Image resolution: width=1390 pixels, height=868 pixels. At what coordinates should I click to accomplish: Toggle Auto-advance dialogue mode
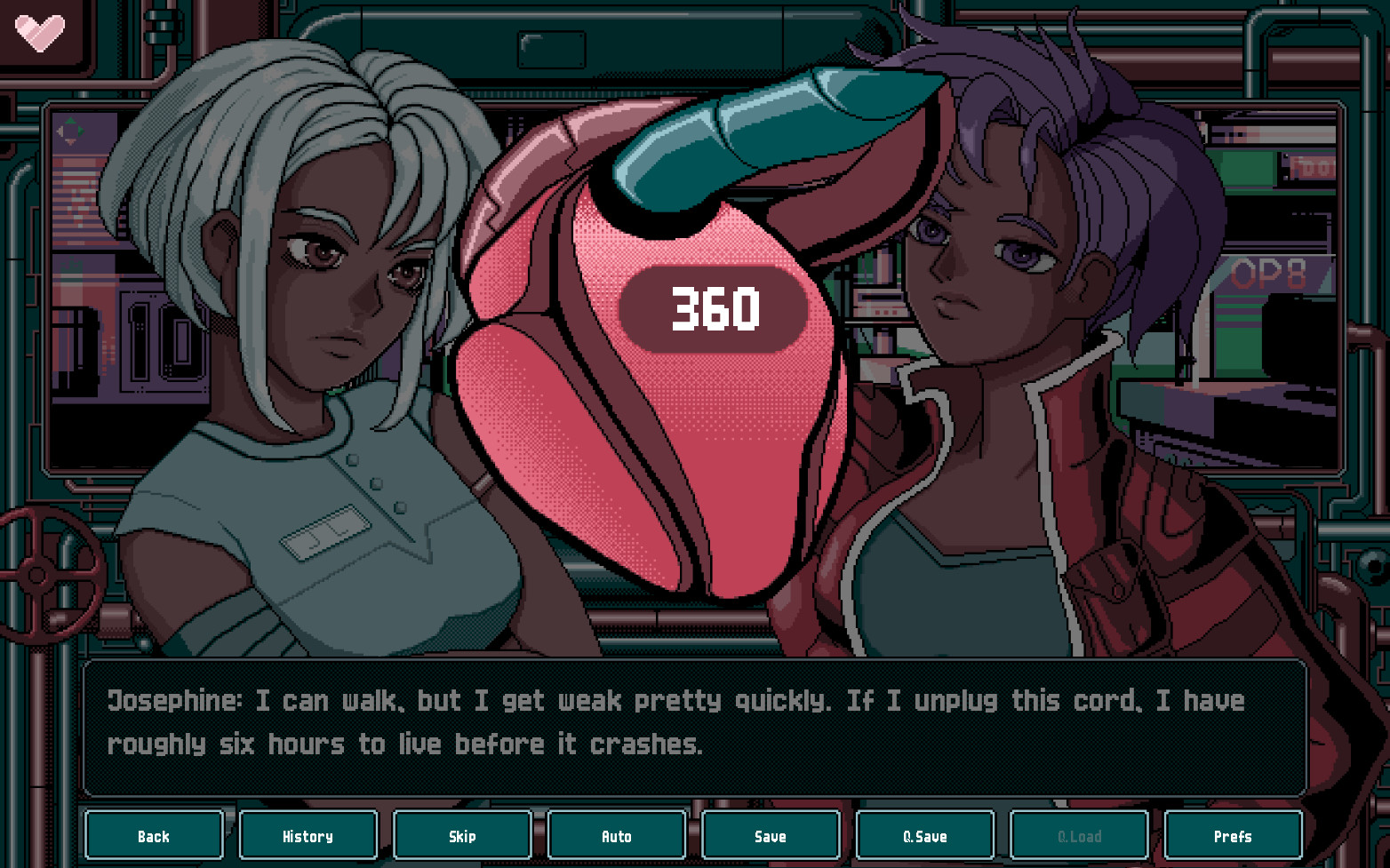point(616,835)
